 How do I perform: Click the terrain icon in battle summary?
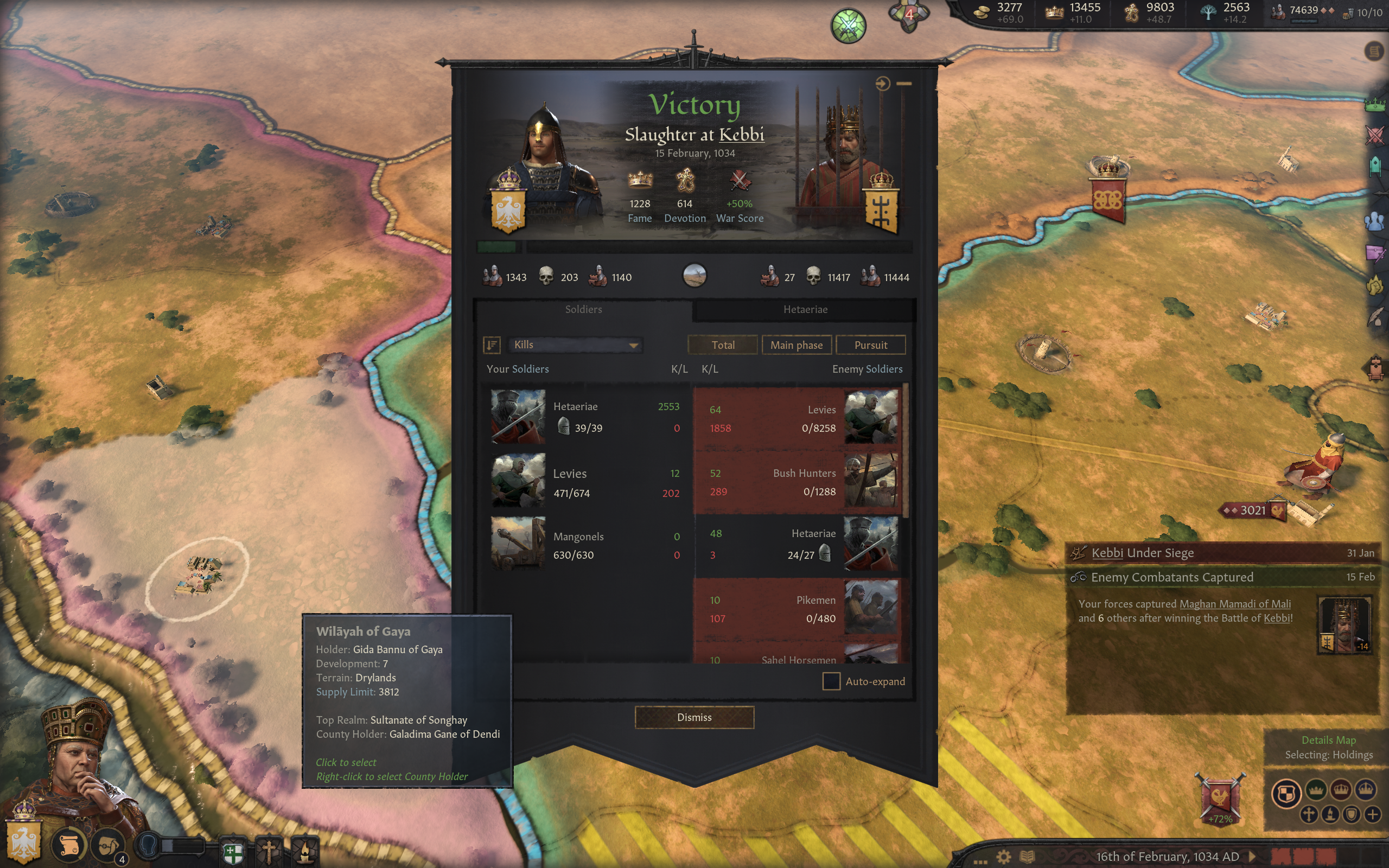pyautogui.click(x=694, y=276)
